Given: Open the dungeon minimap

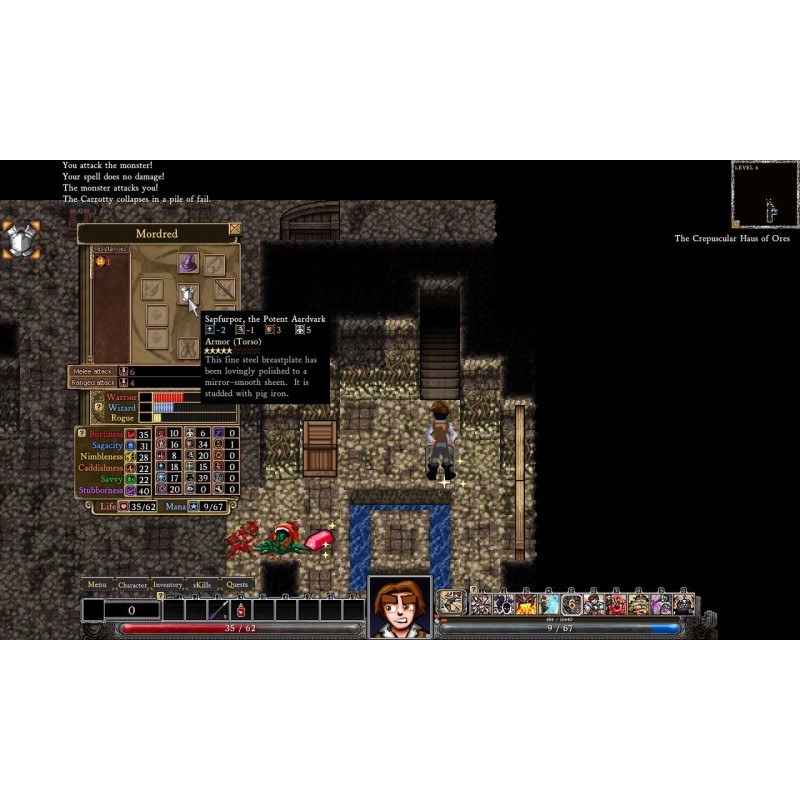Looking at the screenshot, I should tap(764, 194).
